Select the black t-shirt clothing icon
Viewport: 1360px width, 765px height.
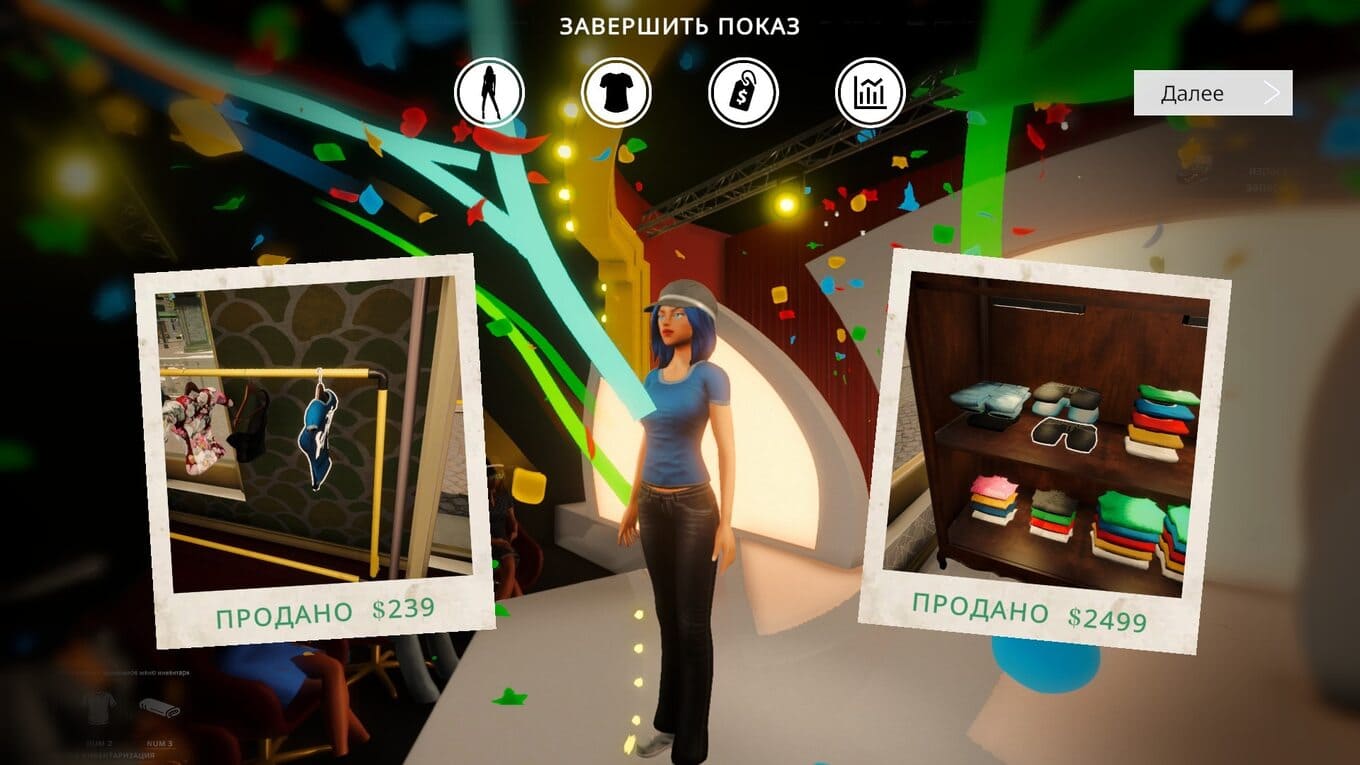(x=616, y=93)
